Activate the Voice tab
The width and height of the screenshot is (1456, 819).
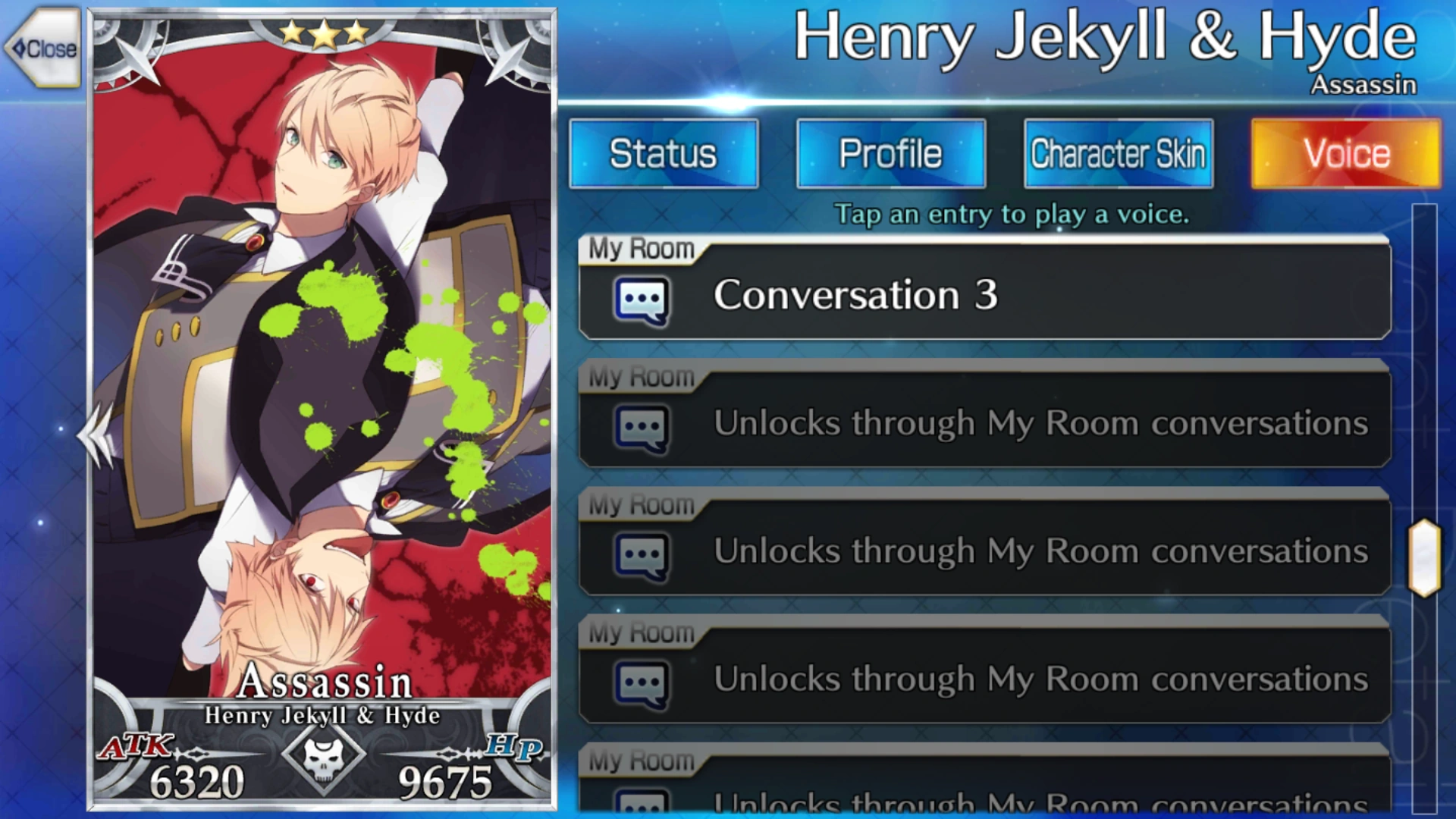point(1343,152)
